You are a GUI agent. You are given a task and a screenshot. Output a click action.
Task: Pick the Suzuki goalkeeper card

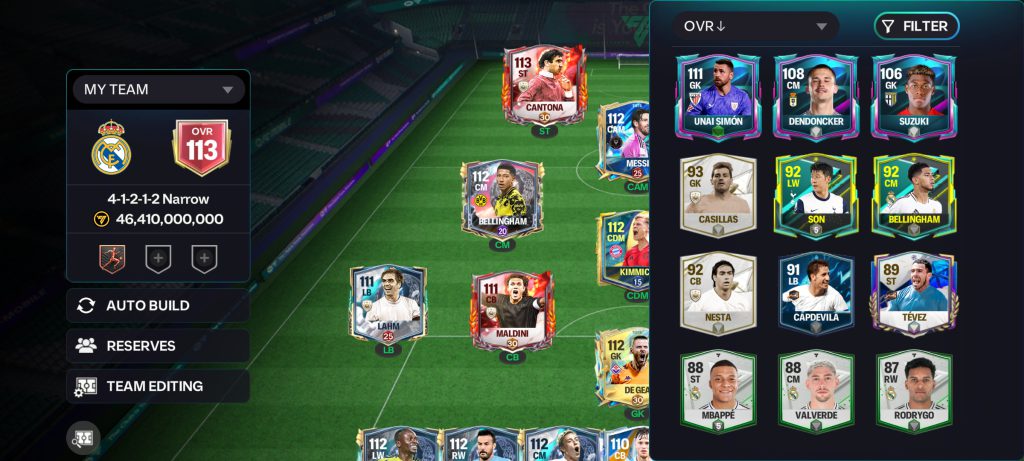pyautogui.click(x=913, y=97)
